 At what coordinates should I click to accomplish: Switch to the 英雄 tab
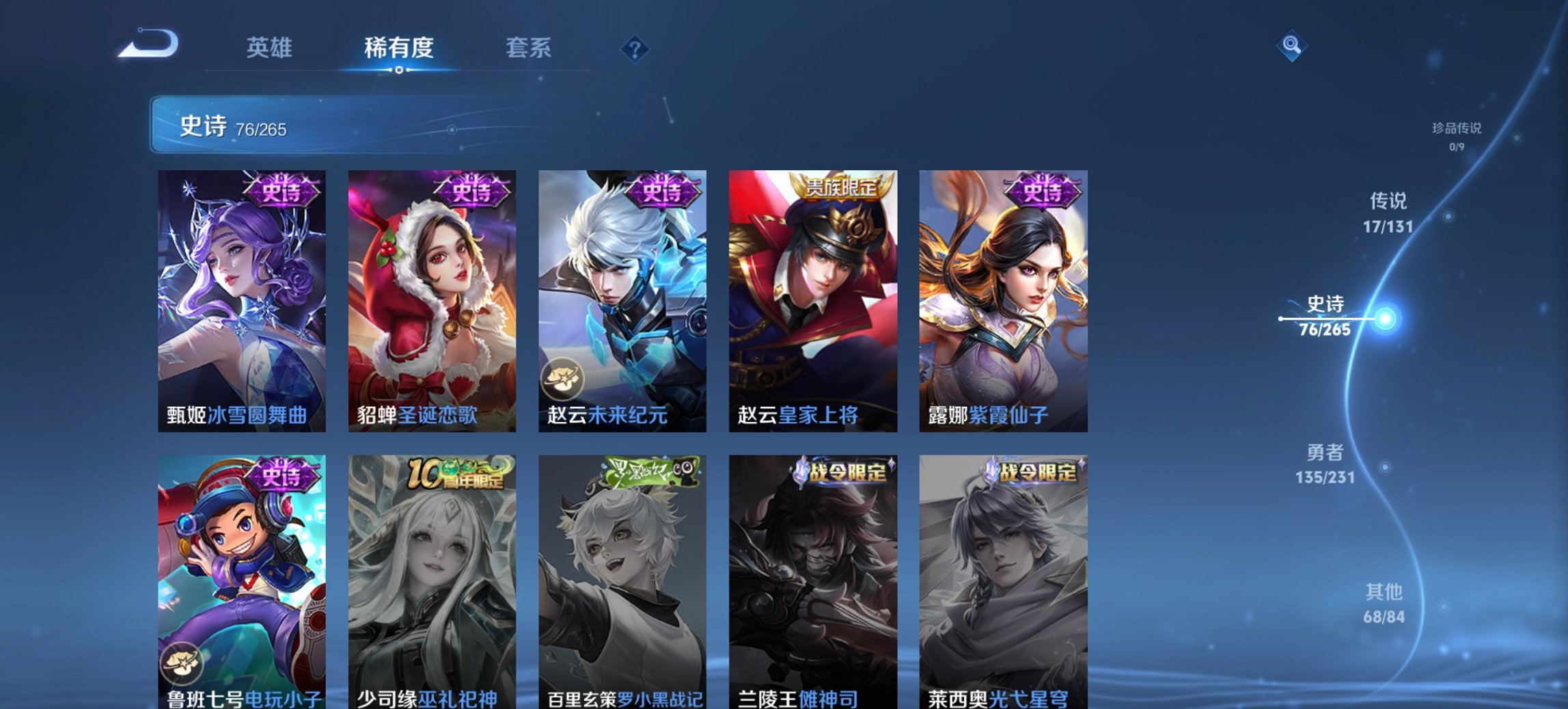(x=272, y=48)
